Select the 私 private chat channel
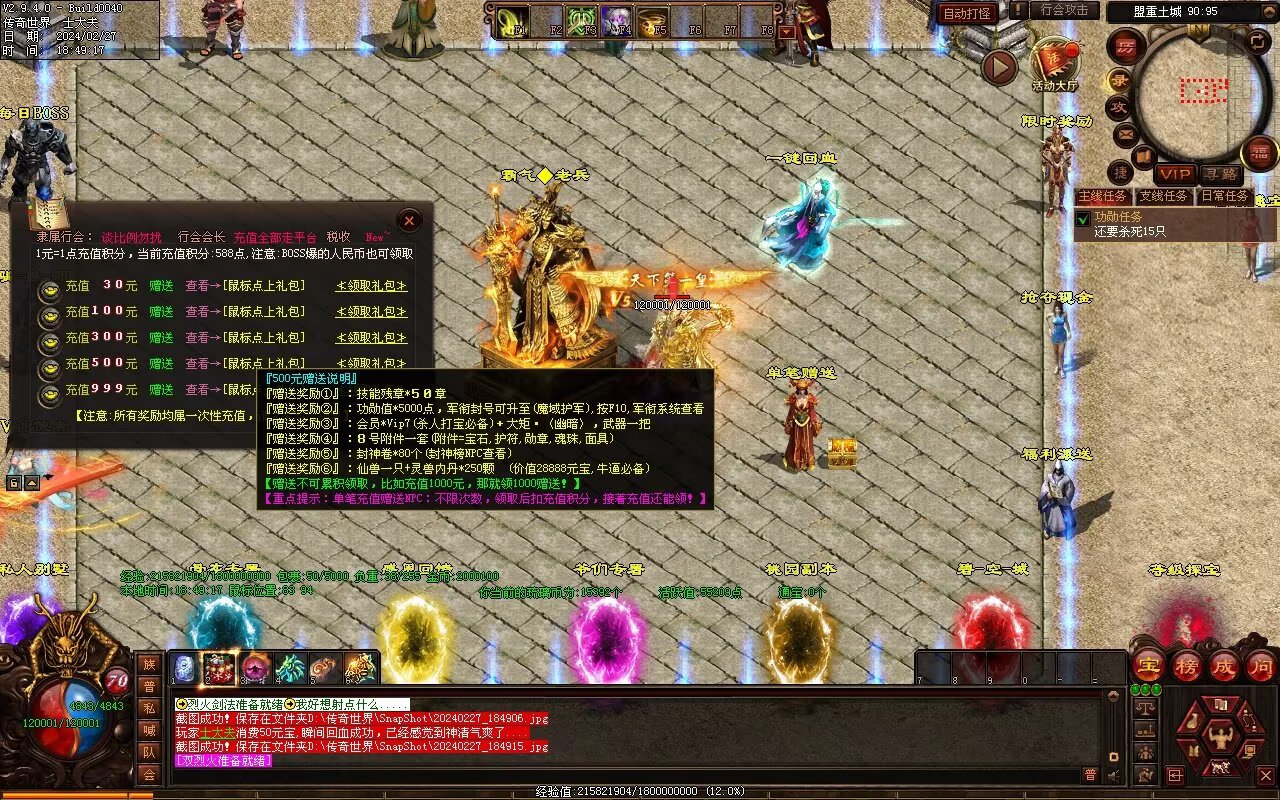1280x800 pixels. click(149, 708)
